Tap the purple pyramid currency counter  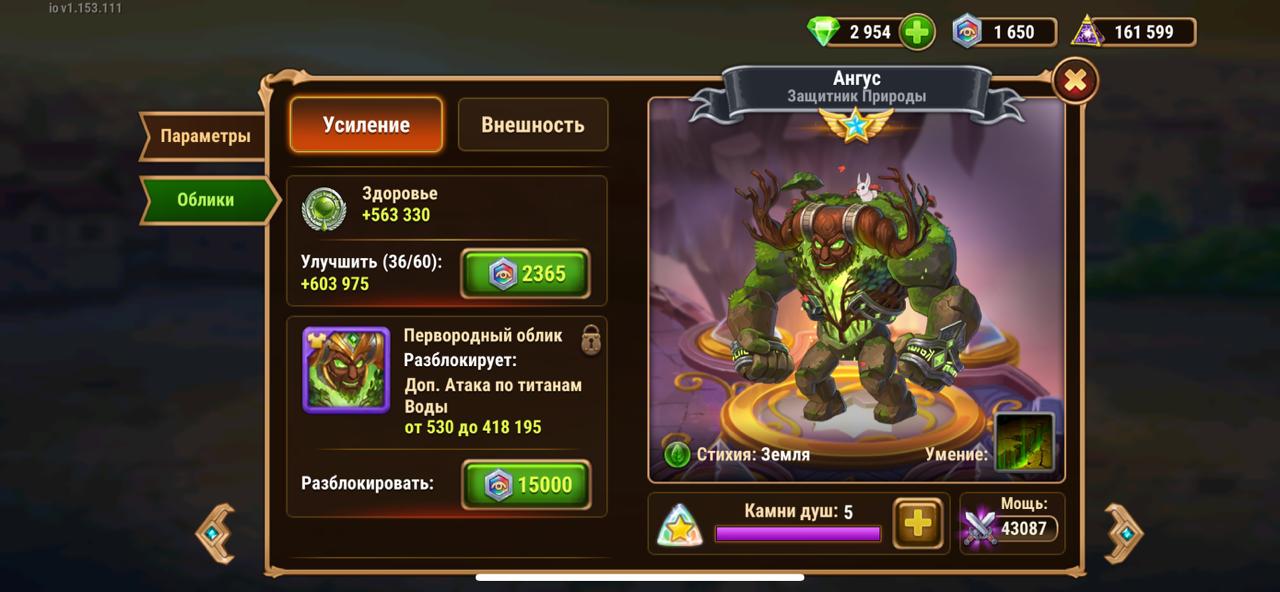(x=1133, y=32)
